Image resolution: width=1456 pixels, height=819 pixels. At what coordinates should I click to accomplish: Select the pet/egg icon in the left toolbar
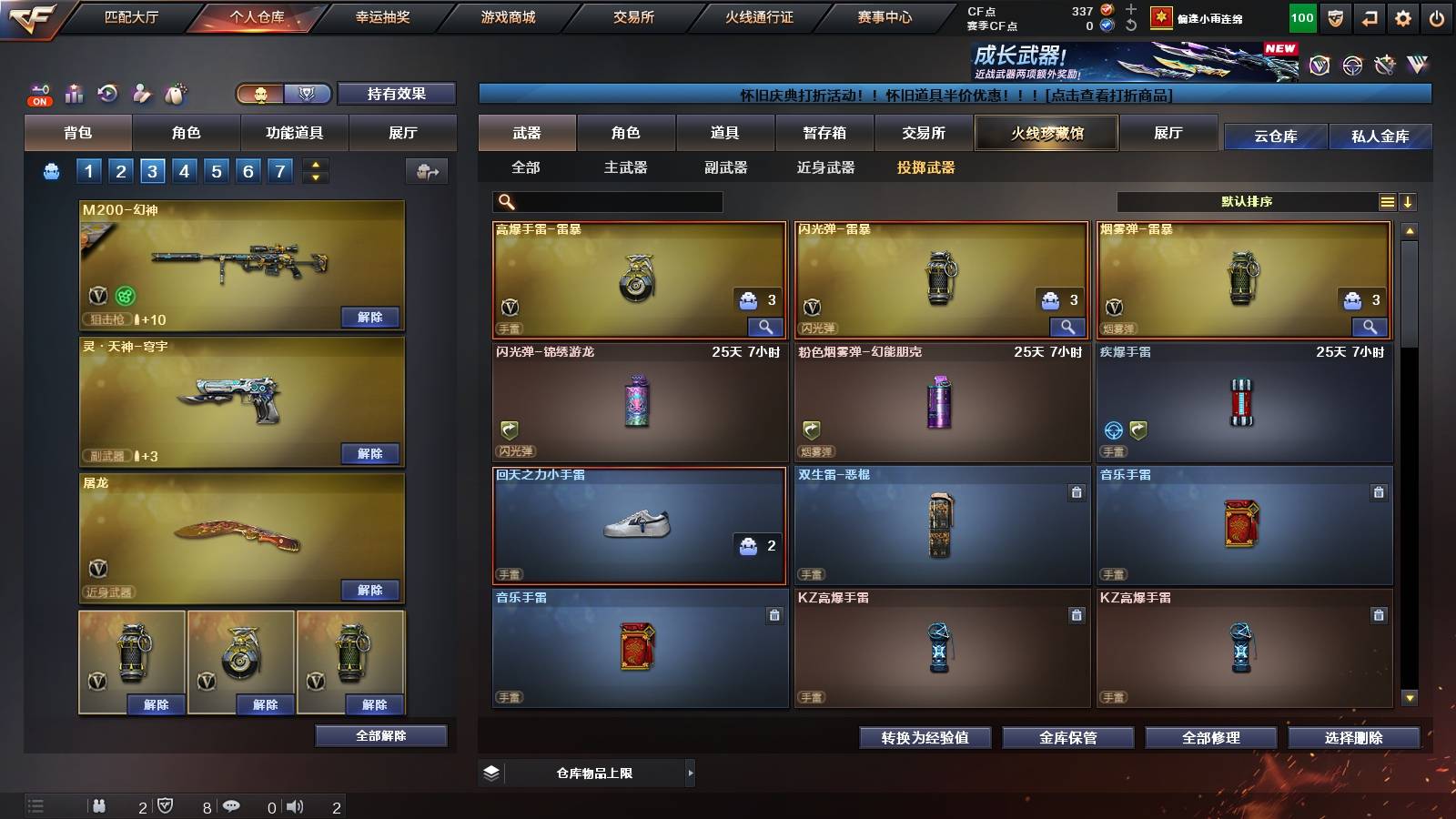[175, 93]
